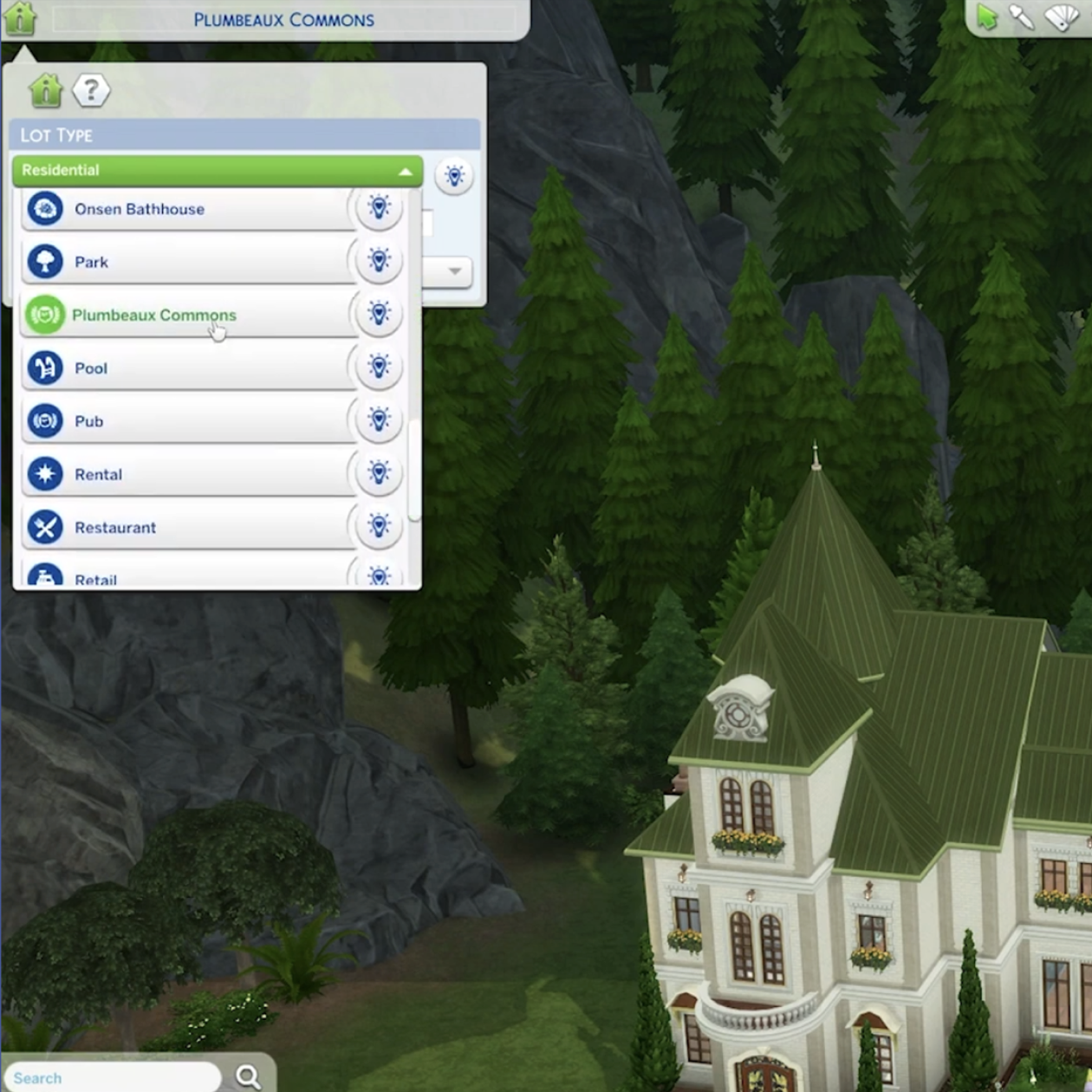Show info lightbulb for Rental
Viewport: 1092px width, 1092px height.
(x=379, y=472)
